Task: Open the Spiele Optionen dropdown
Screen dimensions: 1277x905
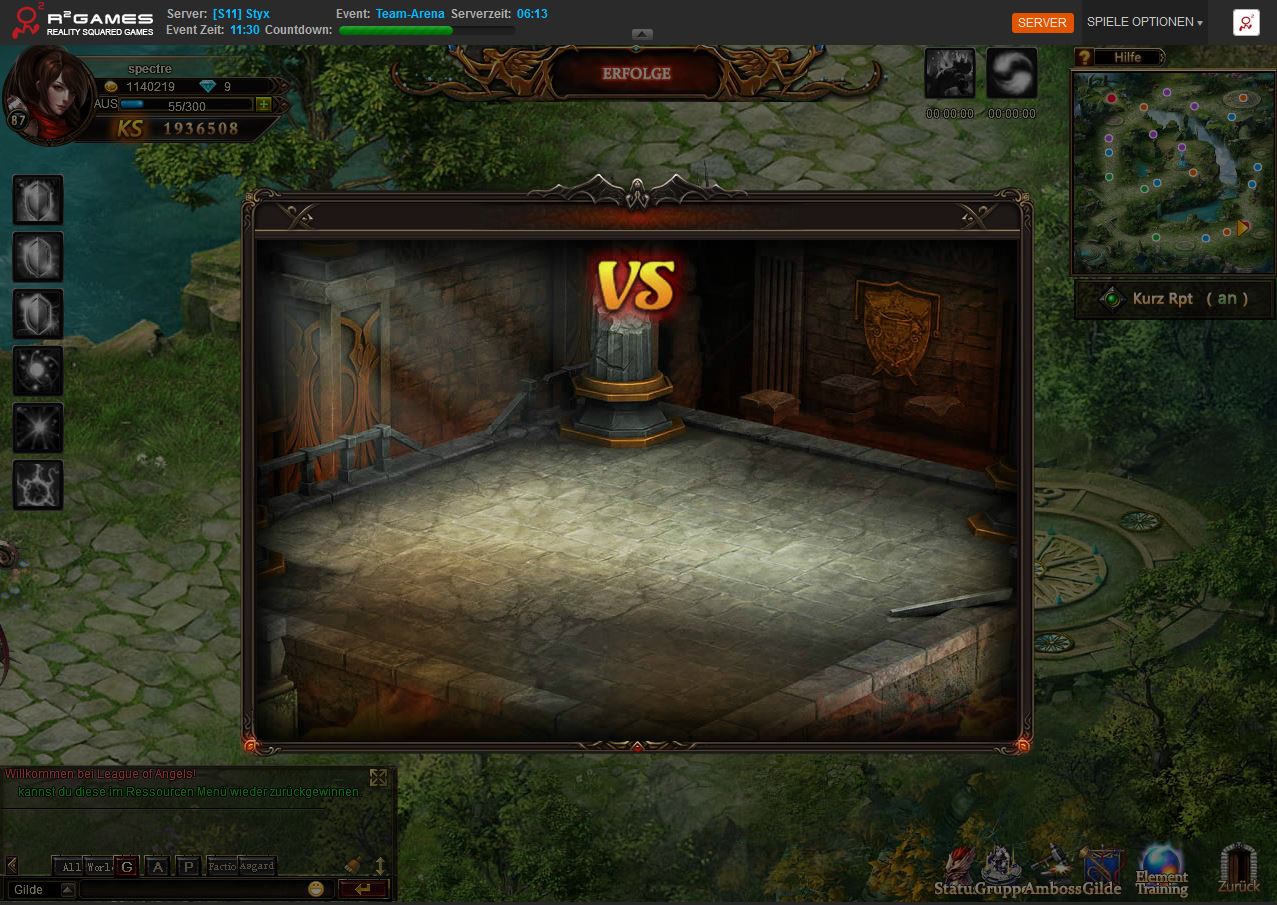Action: point(1144,22)
